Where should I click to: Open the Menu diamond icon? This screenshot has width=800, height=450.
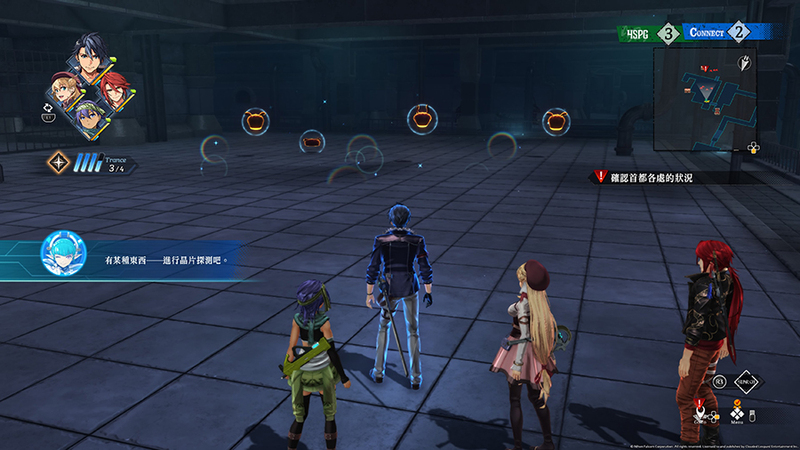point(737,412)
